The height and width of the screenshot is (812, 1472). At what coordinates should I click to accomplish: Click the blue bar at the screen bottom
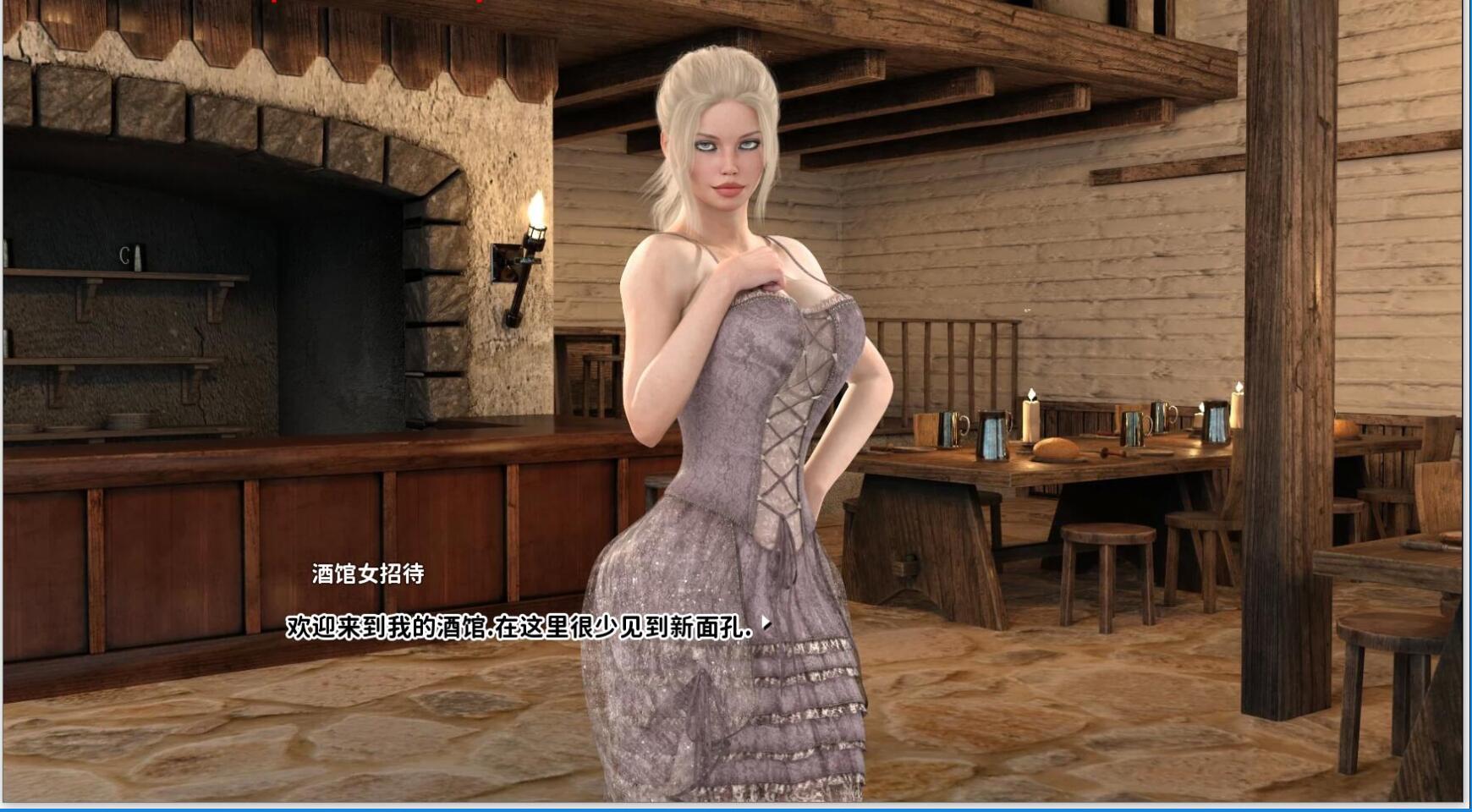click(x=736, y=808)
